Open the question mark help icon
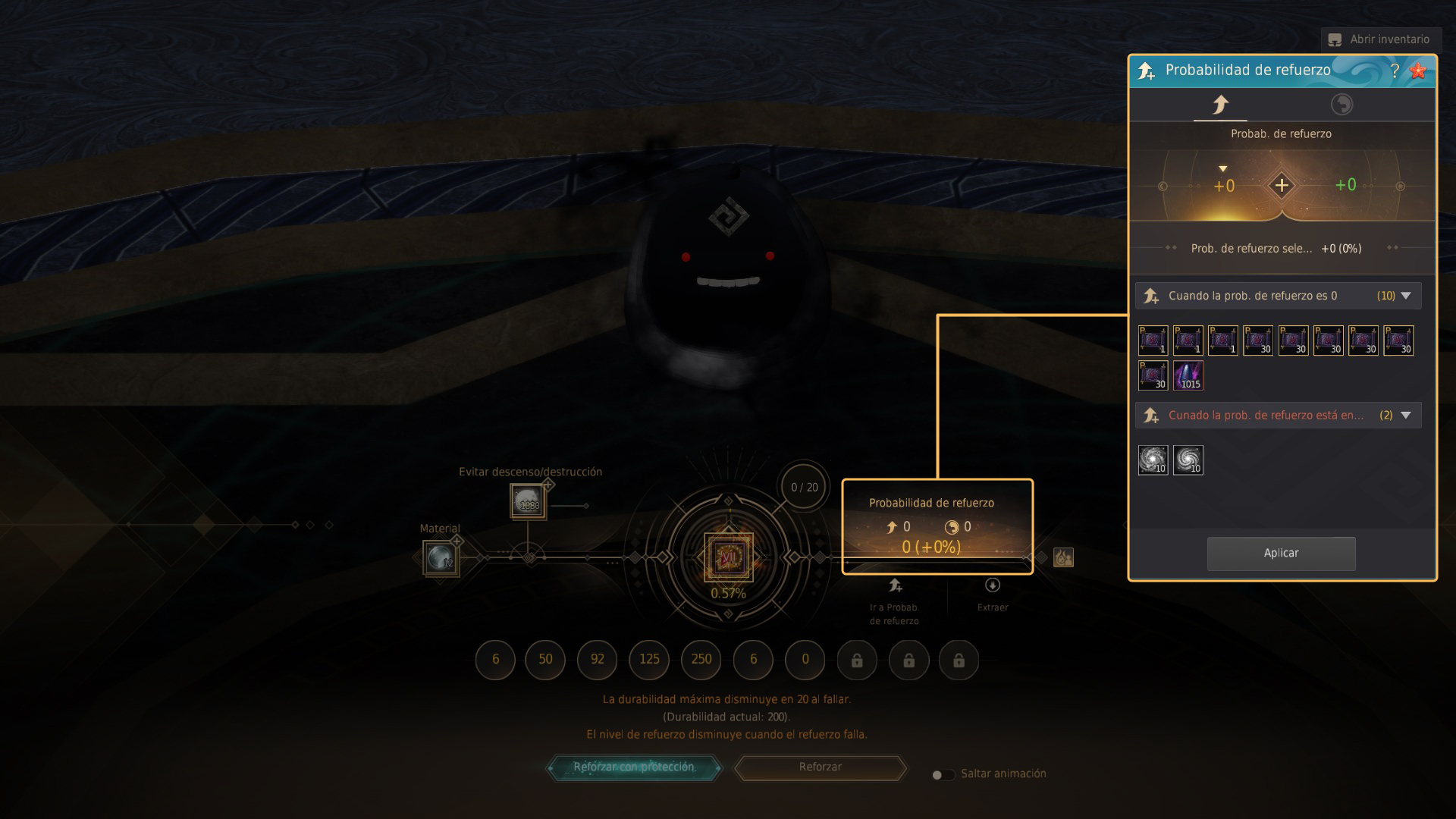Viewport: 1456px width, 819px height. [1395, 71]
